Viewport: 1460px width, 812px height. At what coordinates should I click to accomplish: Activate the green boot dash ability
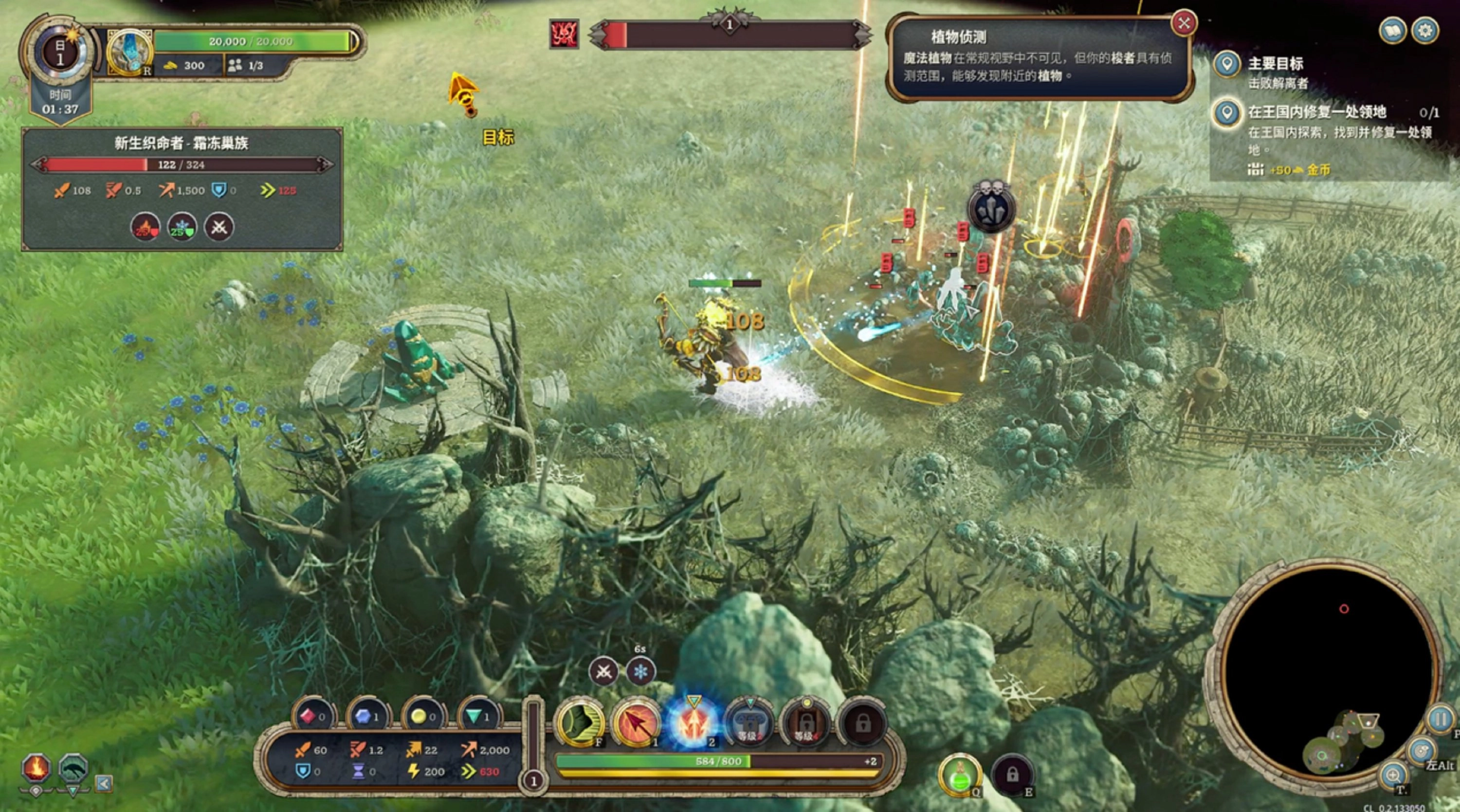click(x=579, y=723)
